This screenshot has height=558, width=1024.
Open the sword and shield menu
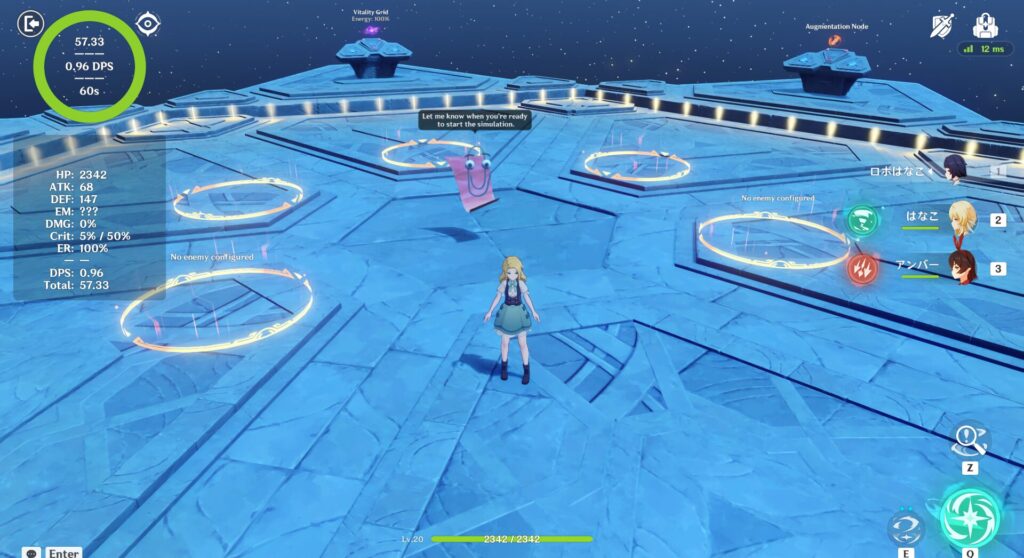(x=941, y=26)
